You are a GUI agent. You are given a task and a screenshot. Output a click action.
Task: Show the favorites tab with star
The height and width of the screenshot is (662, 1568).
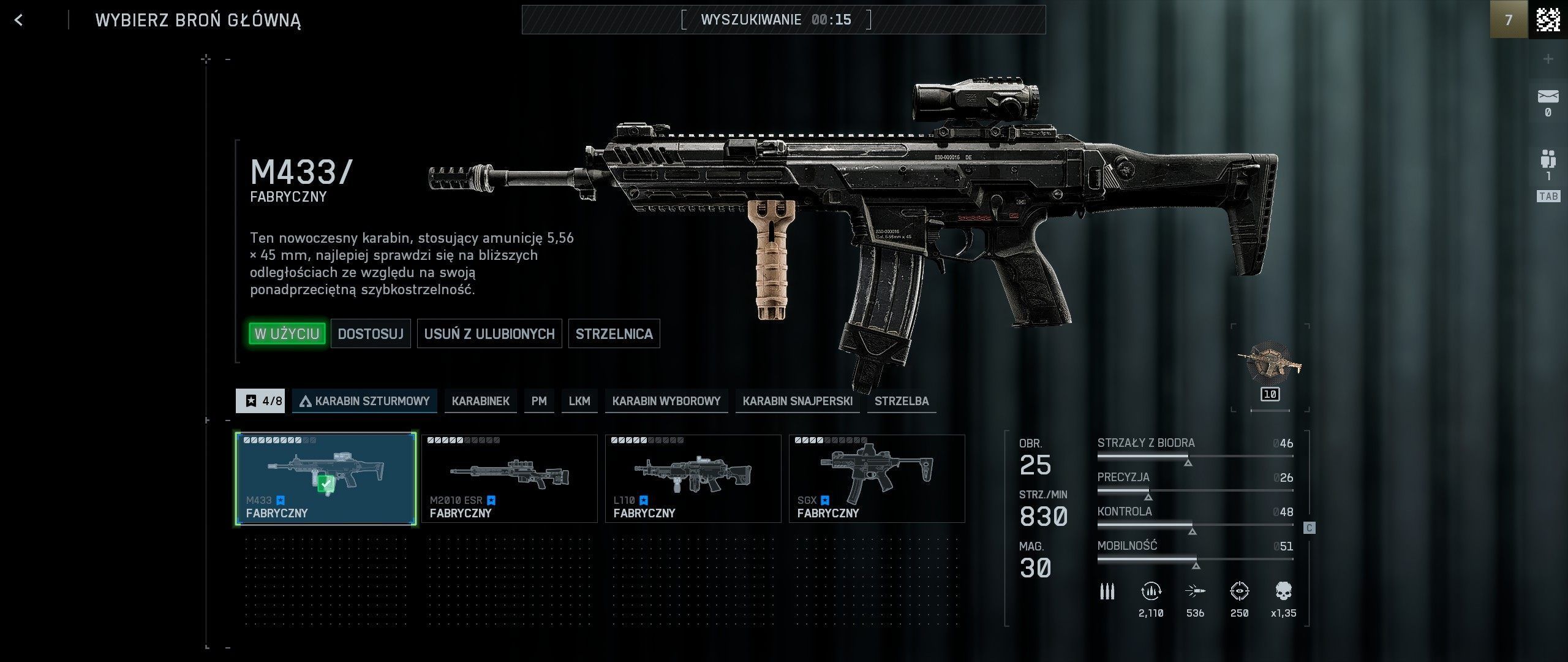pyautogui.click(x=260, y=401)
